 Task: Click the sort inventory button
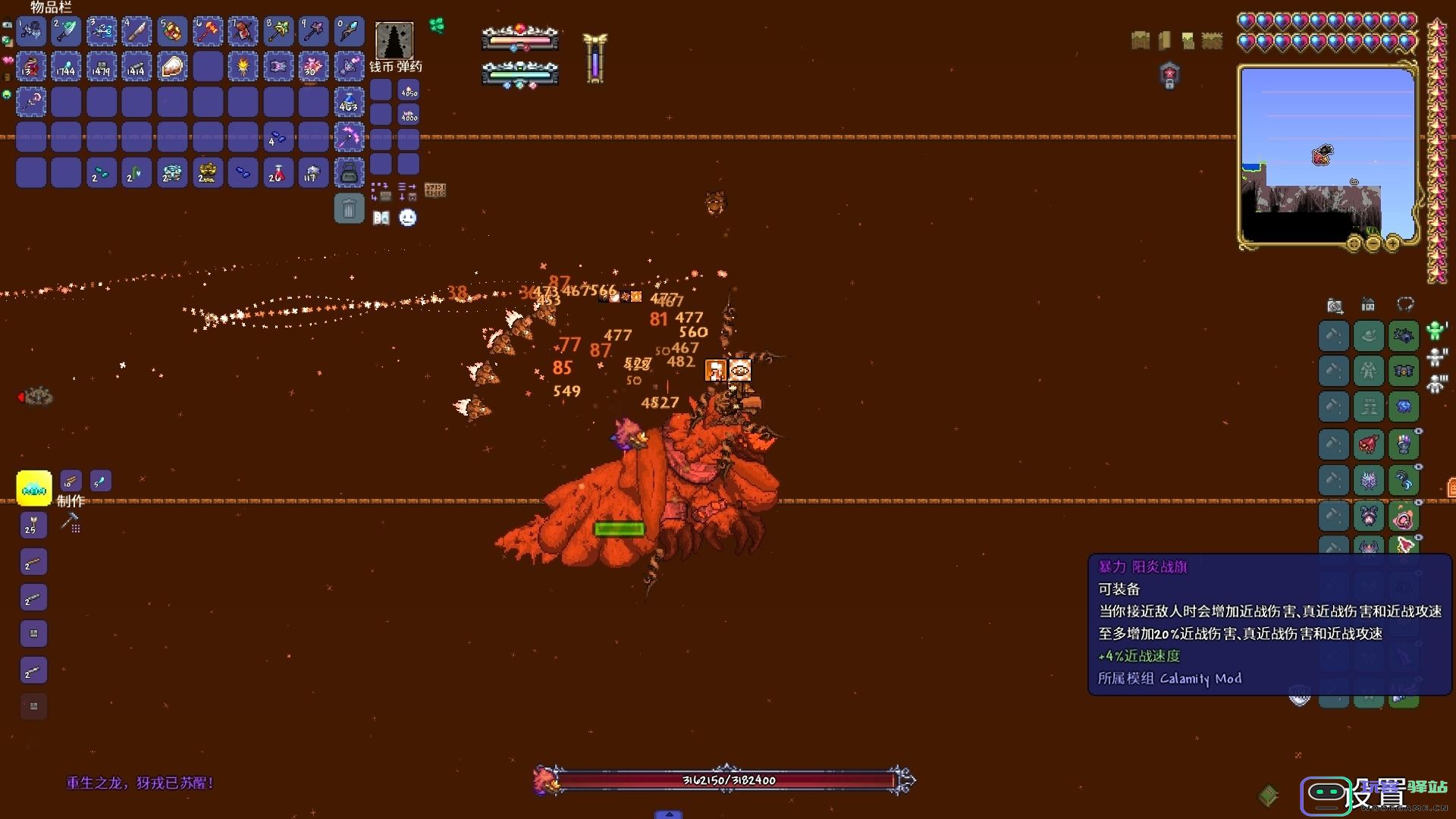pos(407,190)
